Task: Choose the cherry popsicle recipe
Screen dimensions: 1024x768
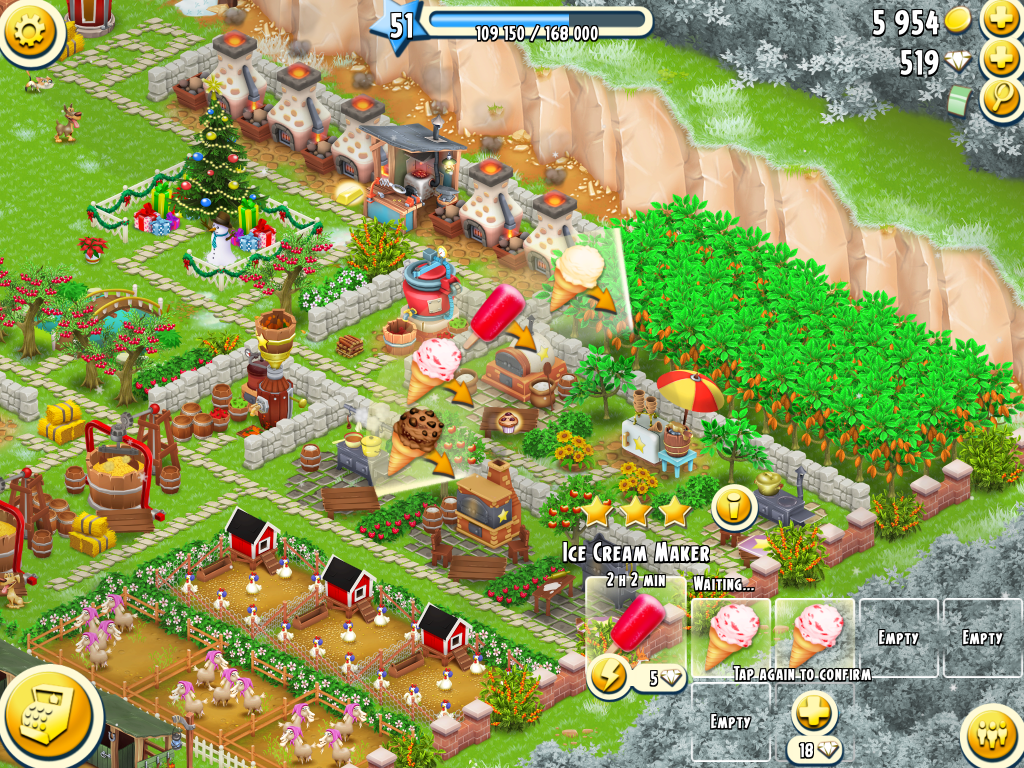Action: point(495,309)
